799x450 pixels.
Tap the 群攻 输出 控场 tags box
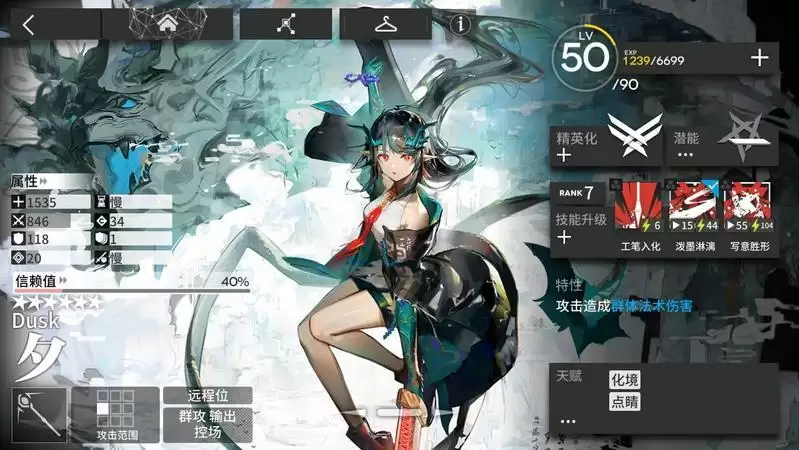(207, 425)
